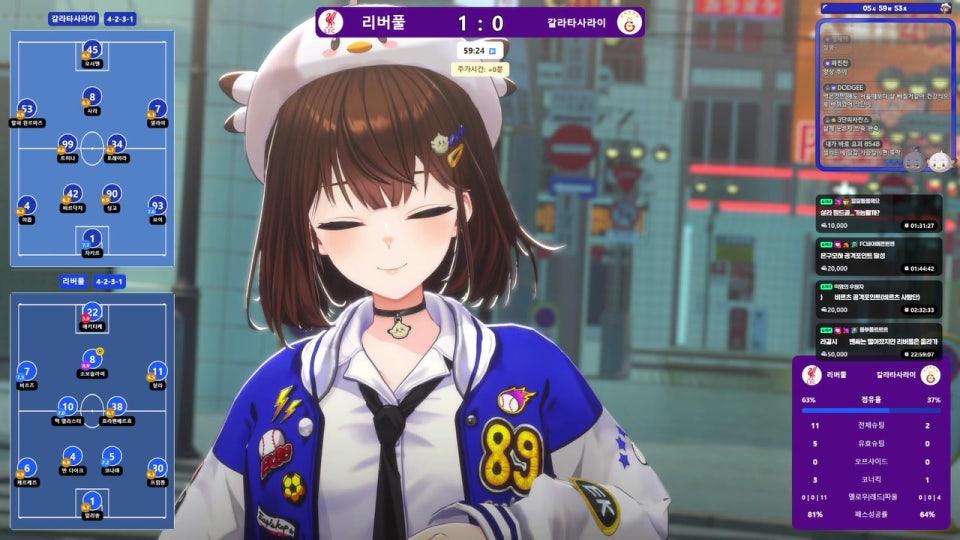Select the prediction card showing 01:44:42
Image resolution: width=960 pixels, height=540 pixels.
(877, 256)
